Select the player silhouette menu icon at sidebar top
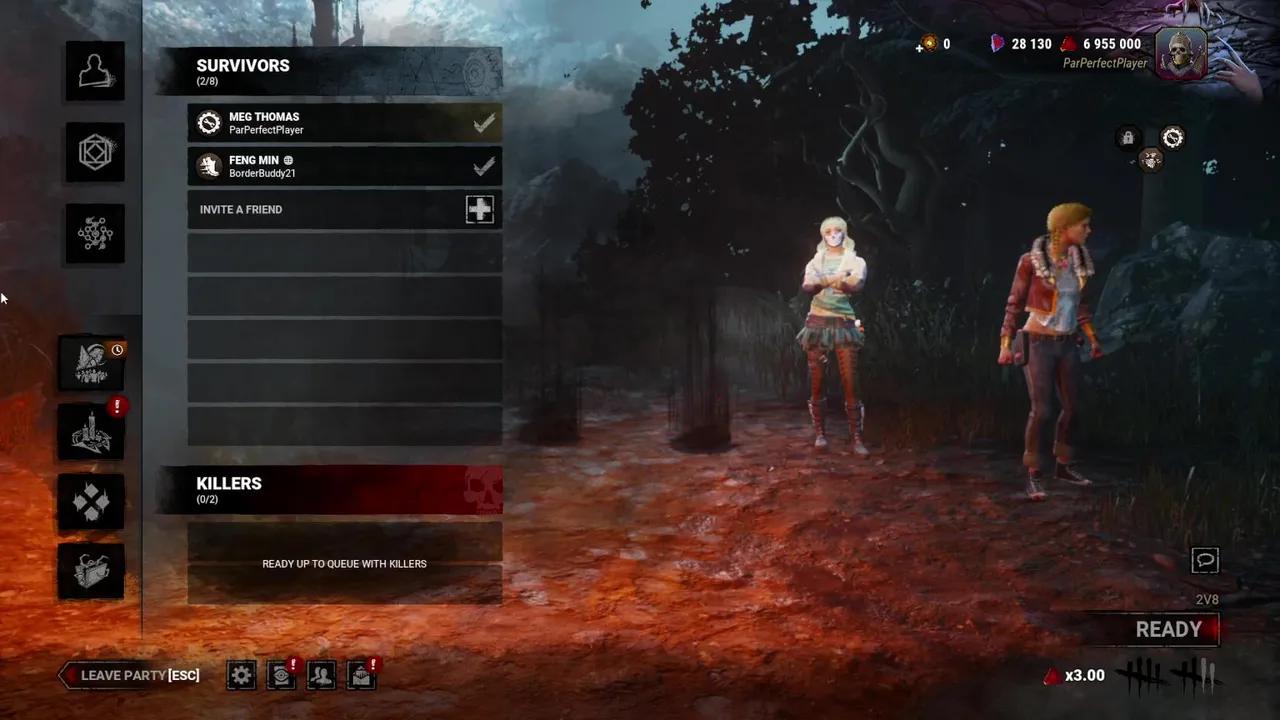This screenshot has width=1280, height=720. (95, 70)
